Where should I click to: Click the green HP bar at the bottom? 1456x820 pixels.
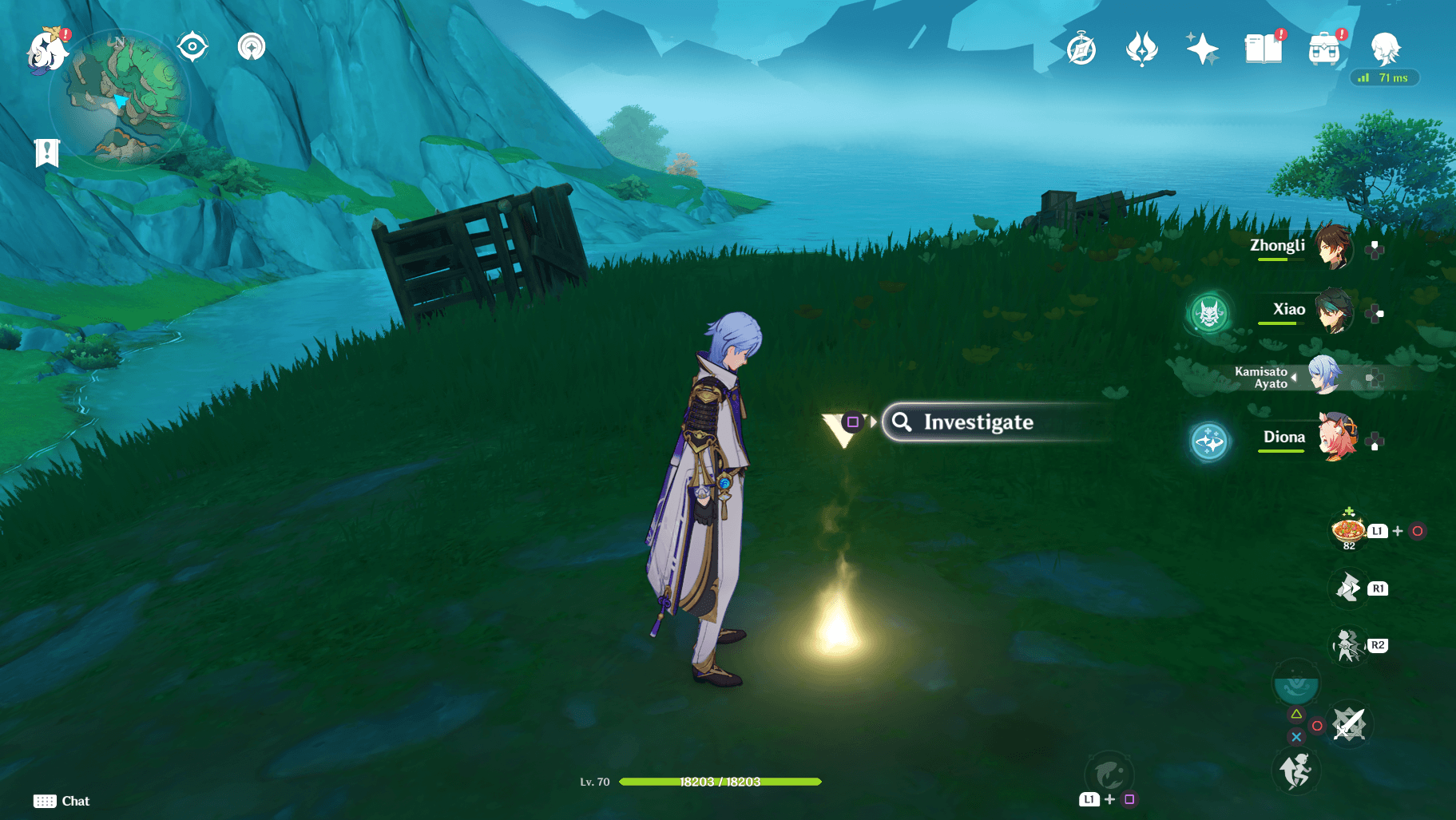(719, 782)
